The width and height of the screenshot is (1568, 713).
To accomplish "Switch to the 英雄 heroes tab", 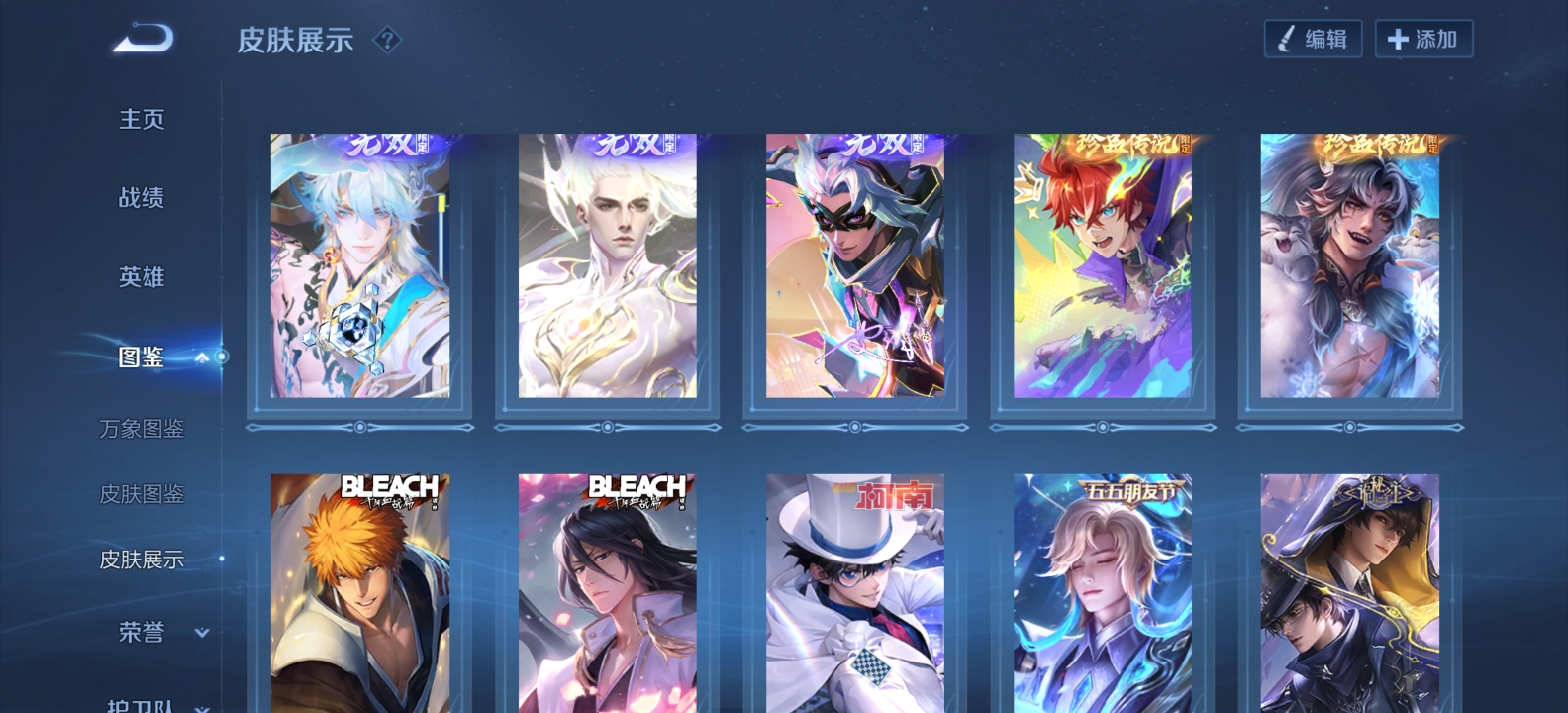I will (x=142, y=277).
